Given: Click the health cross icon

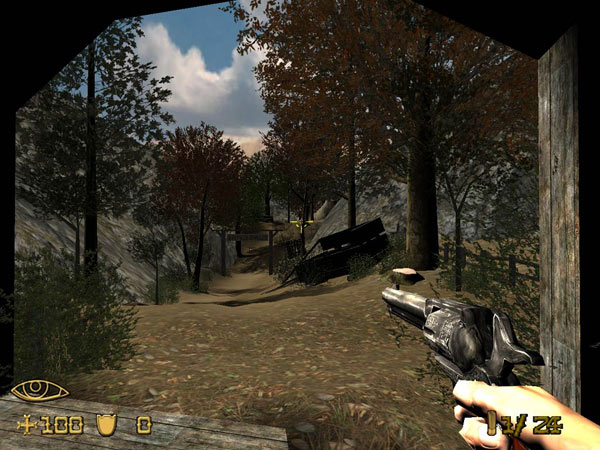Looking at the screenshot, I should coord(26,425).
